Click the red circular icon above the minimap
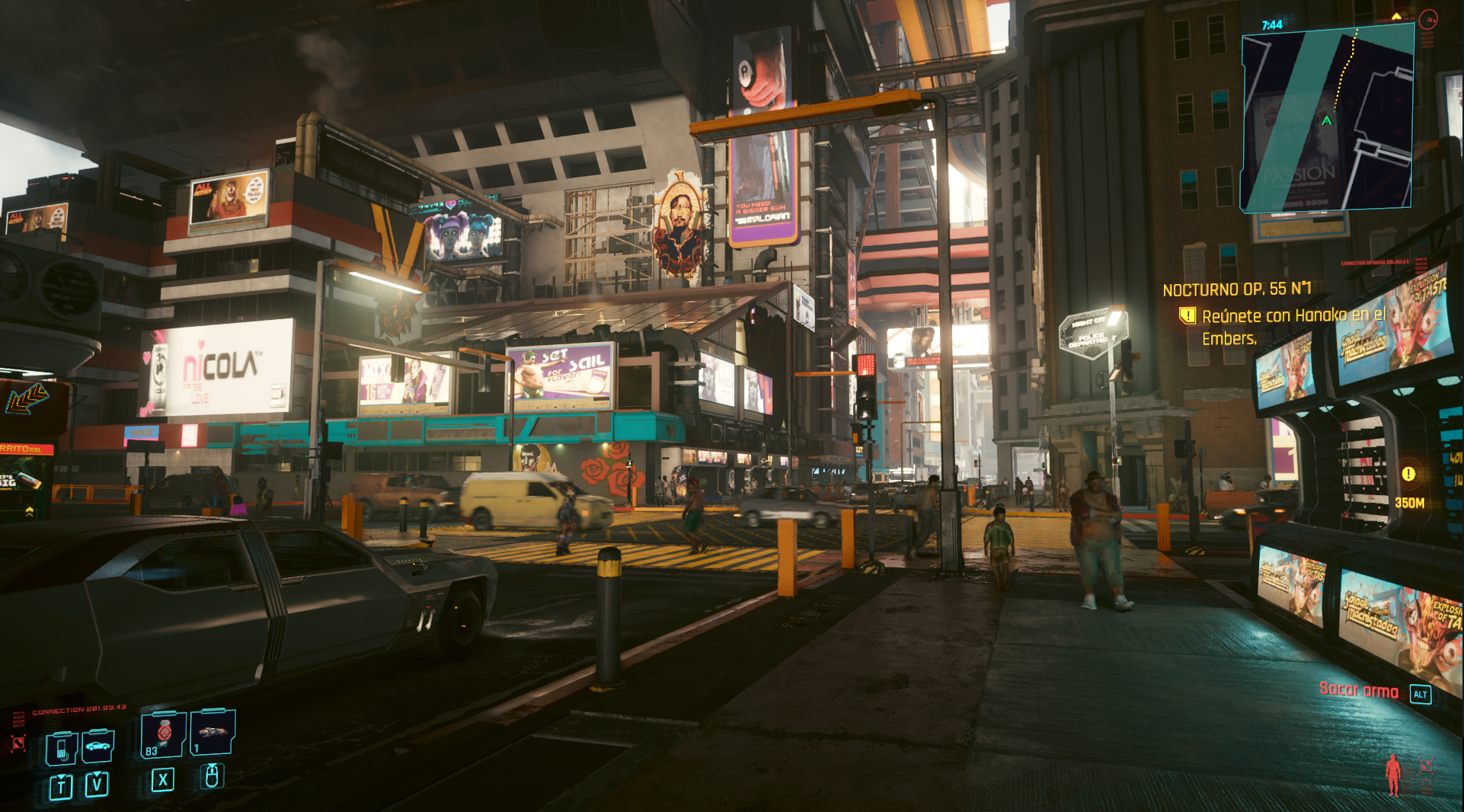Screen dimensions: 1464x812 click(1428, 20)
